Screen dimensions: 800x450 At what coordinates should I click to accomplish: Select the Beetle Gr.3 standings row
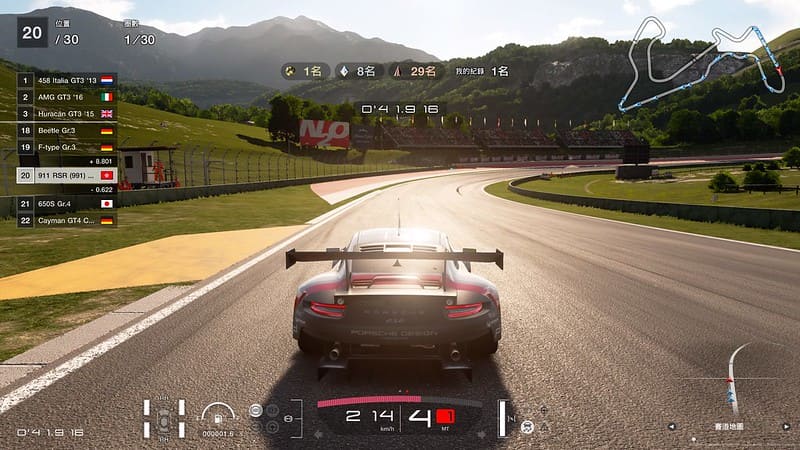[x=67, y=131]
